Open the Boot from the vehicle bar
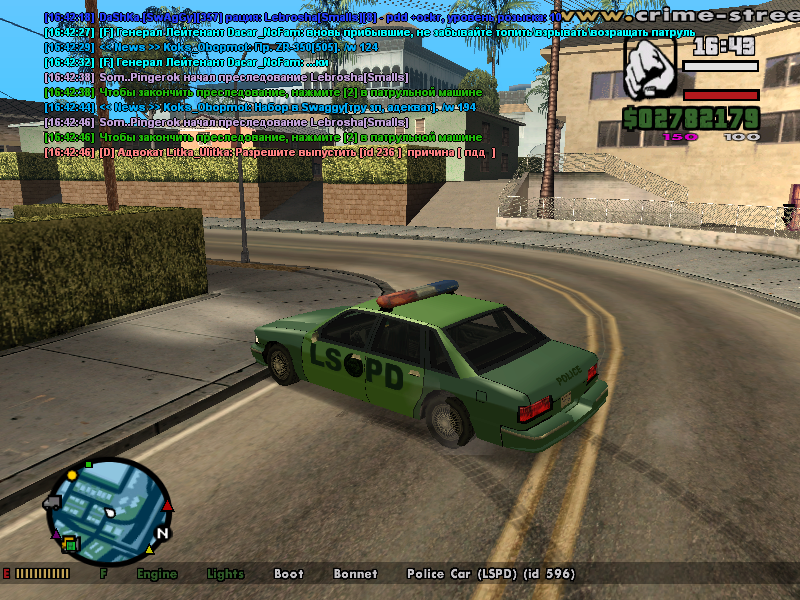This screenshot has height=600, width=800. point(288,574)
